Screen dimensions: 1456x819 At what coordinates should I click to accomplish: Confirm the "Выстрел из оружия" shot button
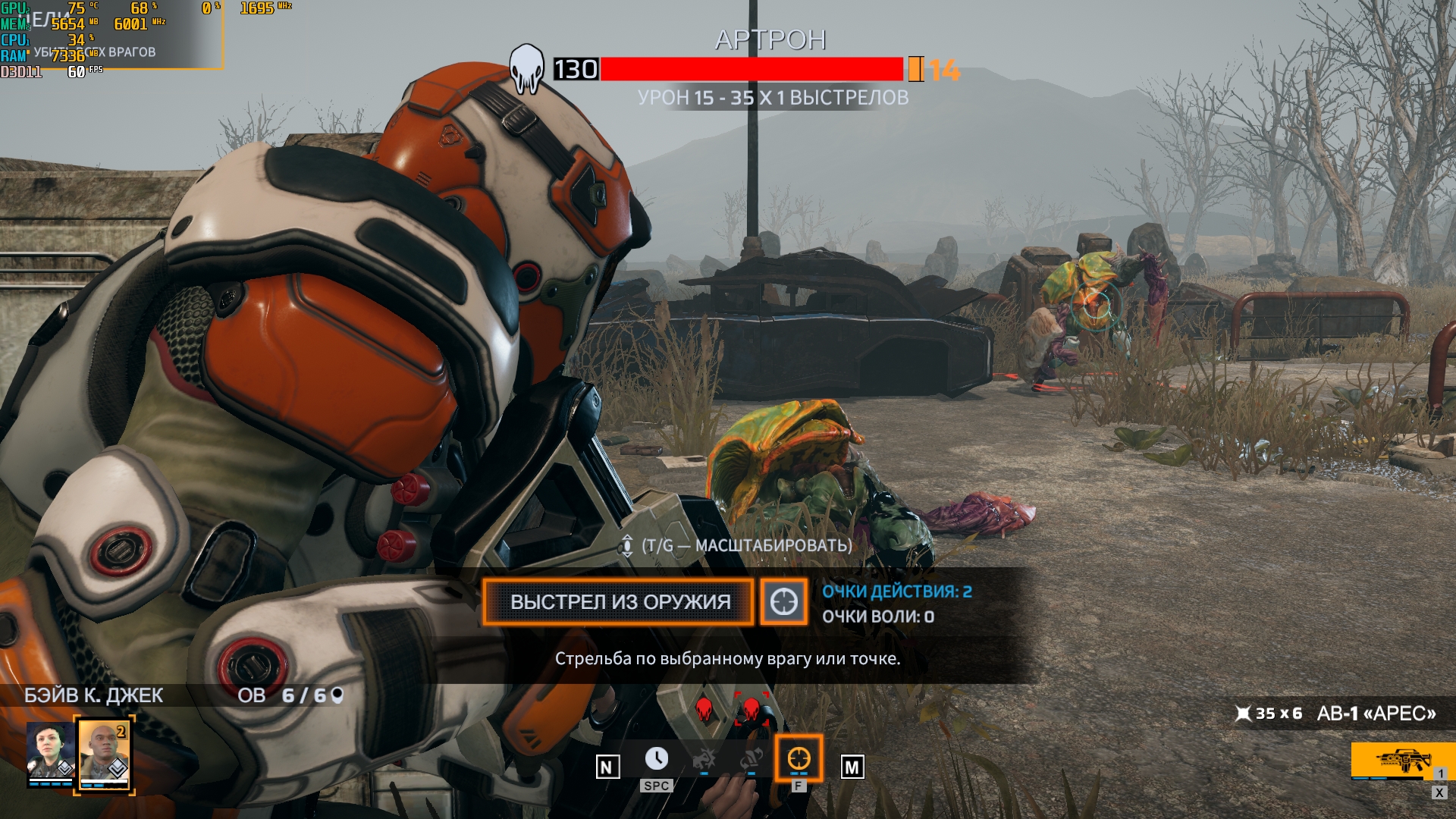619,602
